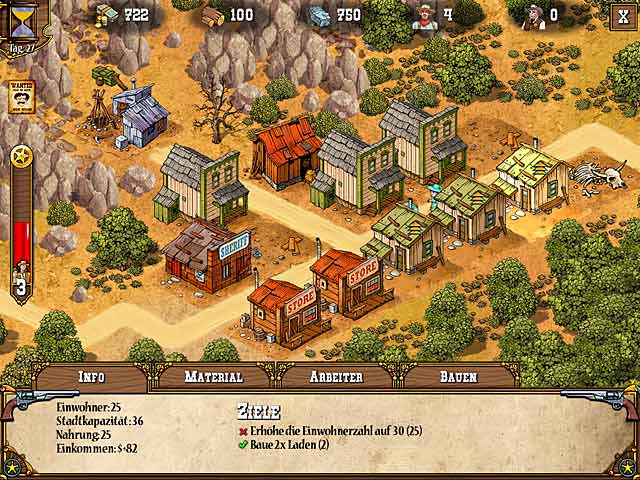Click the hourglass day timer icon

tap(21, 19)
